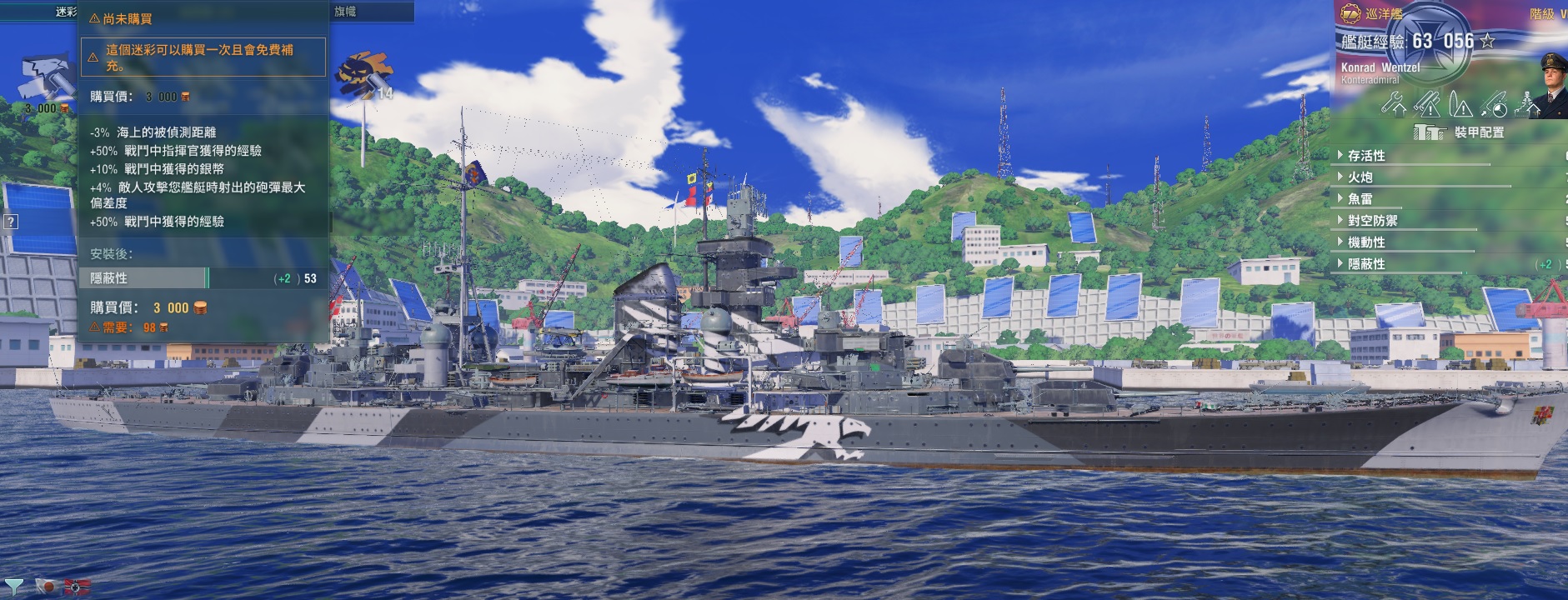
Task: Open the ship filter funnel icon
Action: [x=14, y=587]
